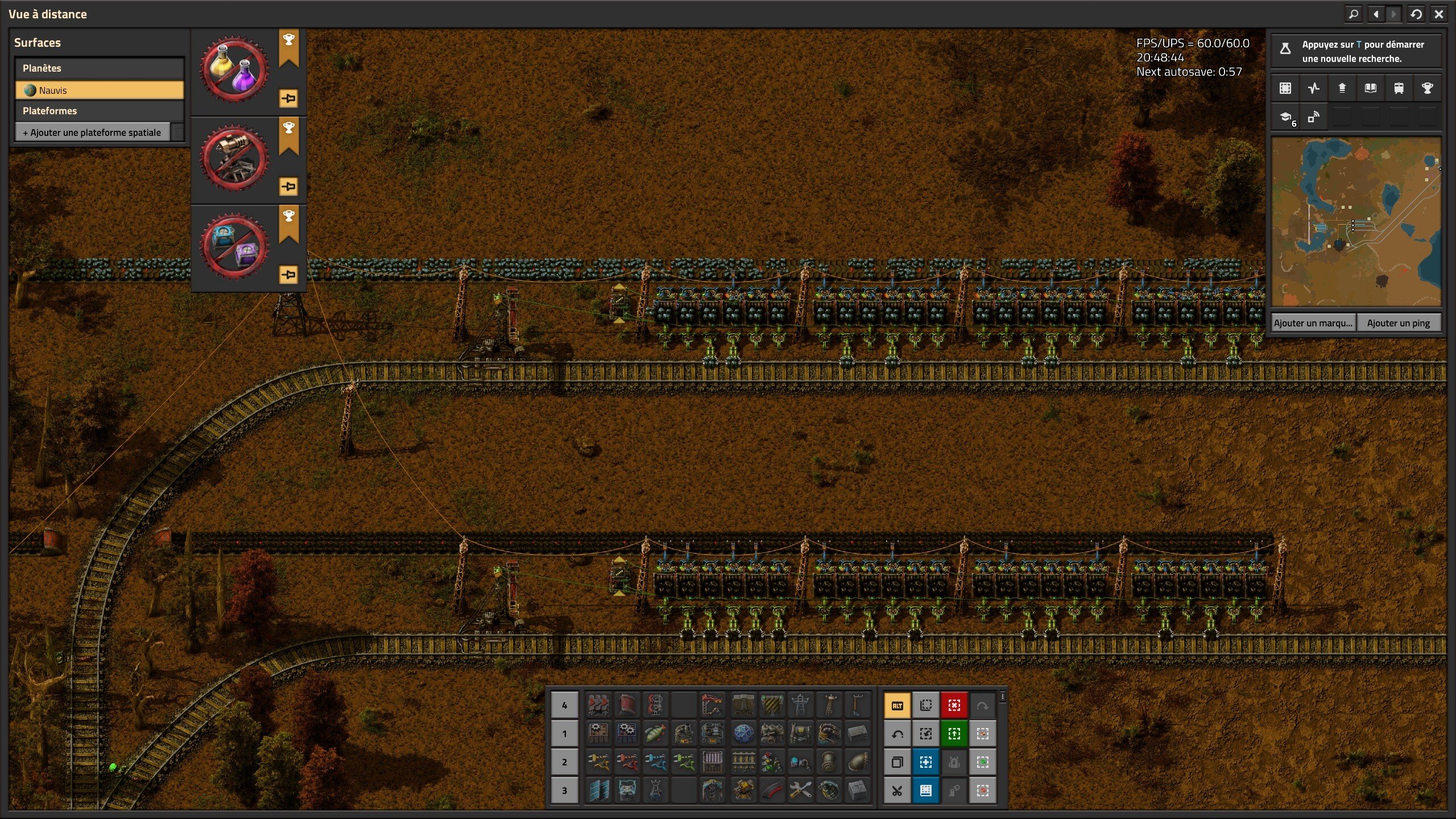Pick the grenade from the hotbar
This screenshot has width=1456, height=819.
(829, 791)
